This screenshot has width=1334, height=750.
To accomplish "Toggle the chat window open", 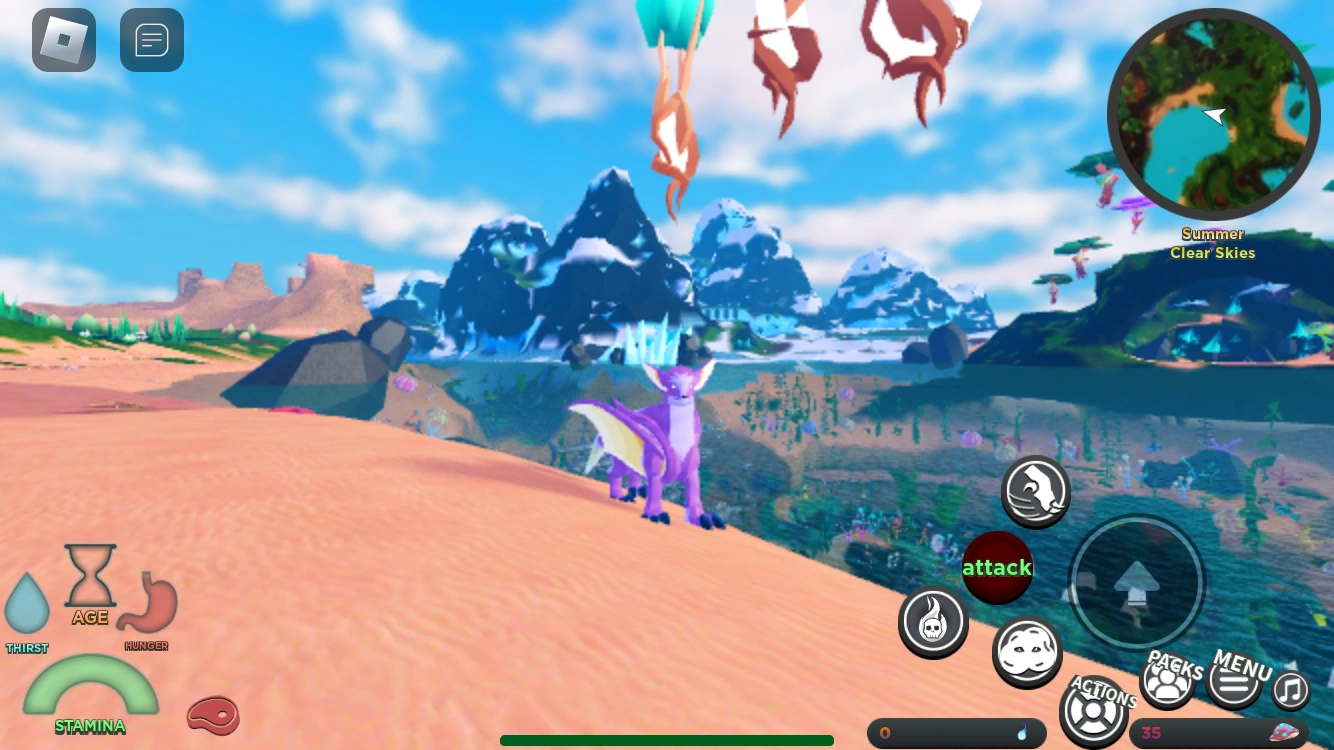I will click(151, 39).
